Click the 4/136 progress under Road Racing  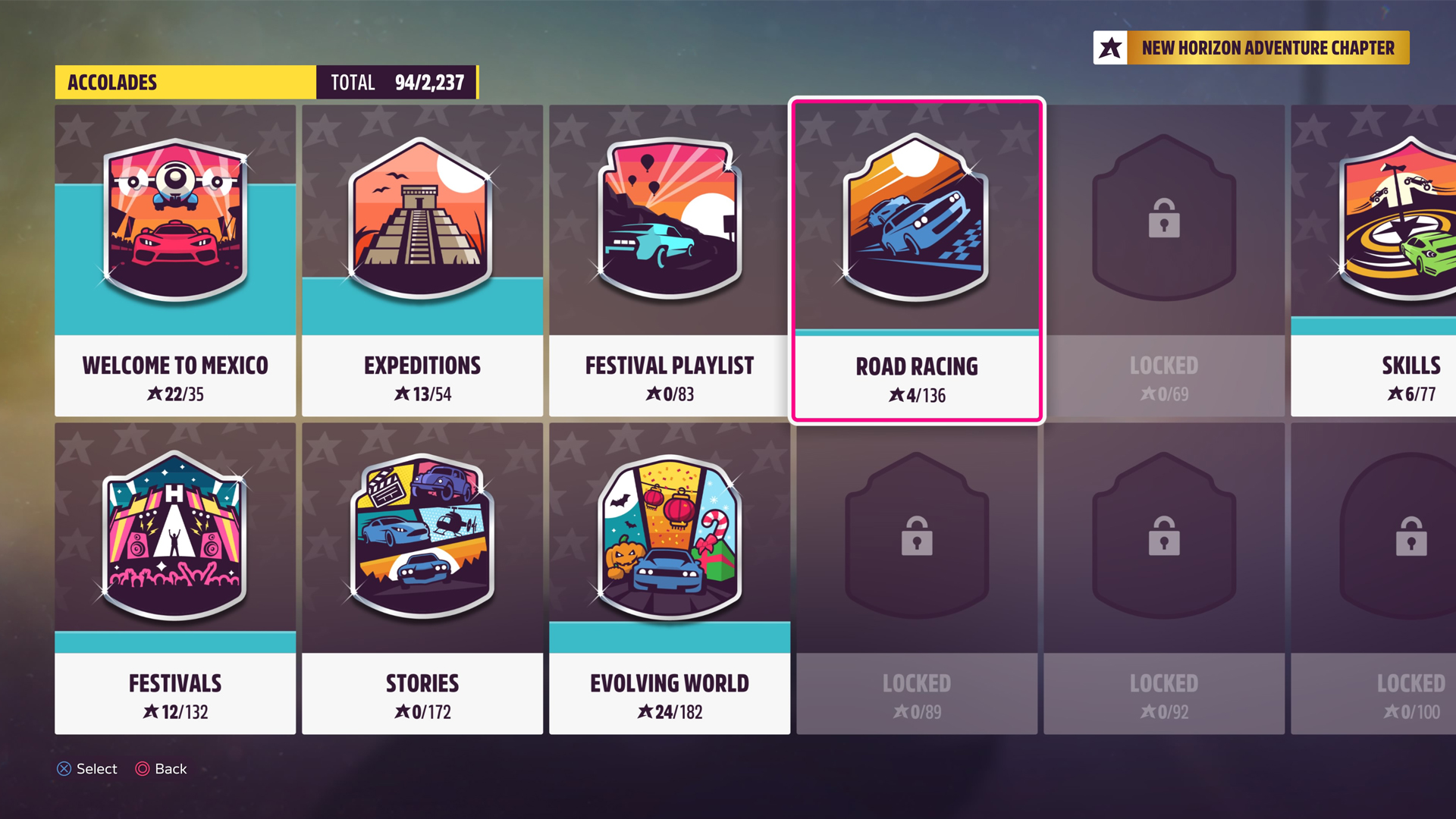pos(915,394)
